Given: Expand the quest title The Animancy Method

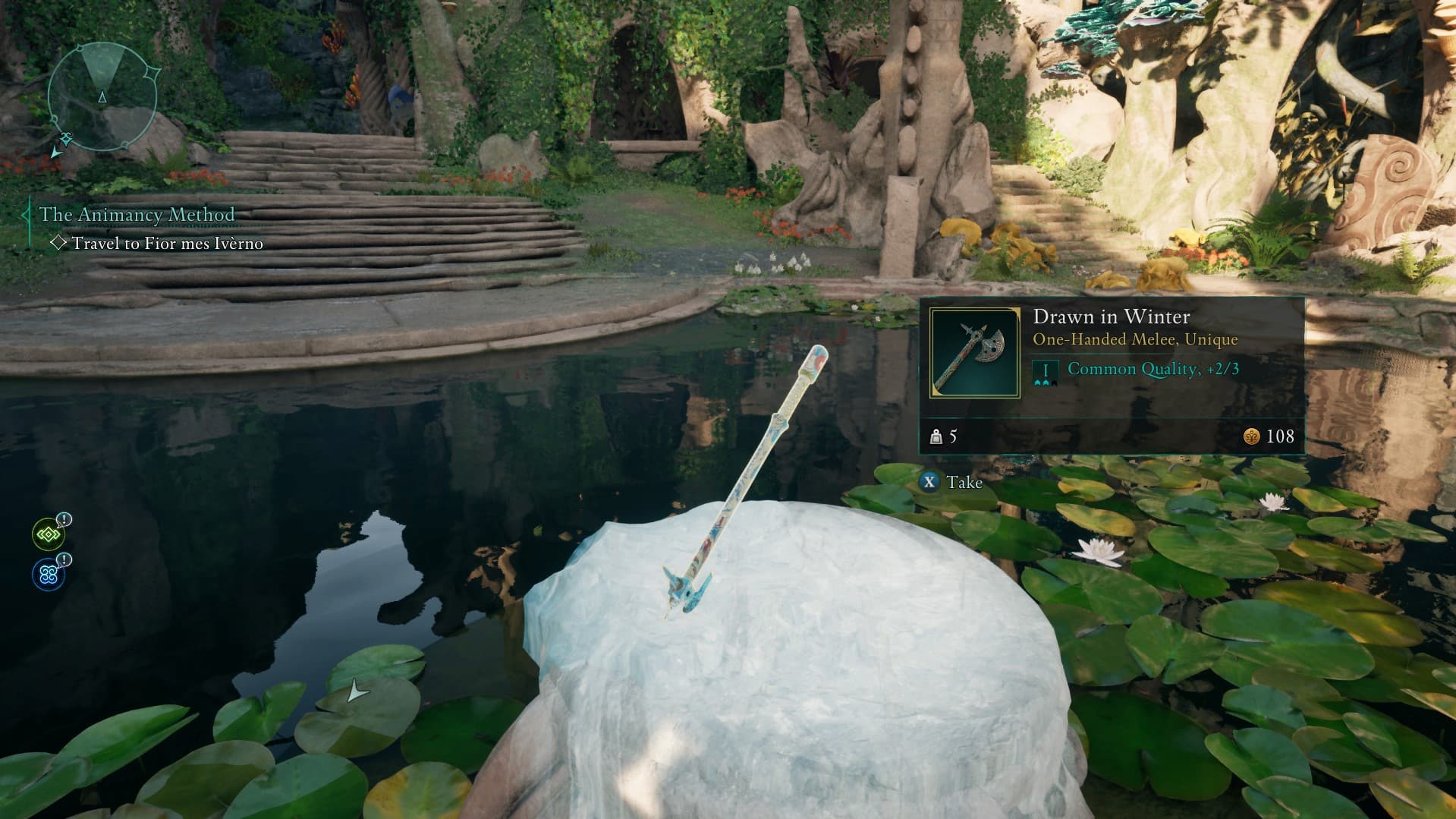Looking at the screenshot, I should (137, 215).
